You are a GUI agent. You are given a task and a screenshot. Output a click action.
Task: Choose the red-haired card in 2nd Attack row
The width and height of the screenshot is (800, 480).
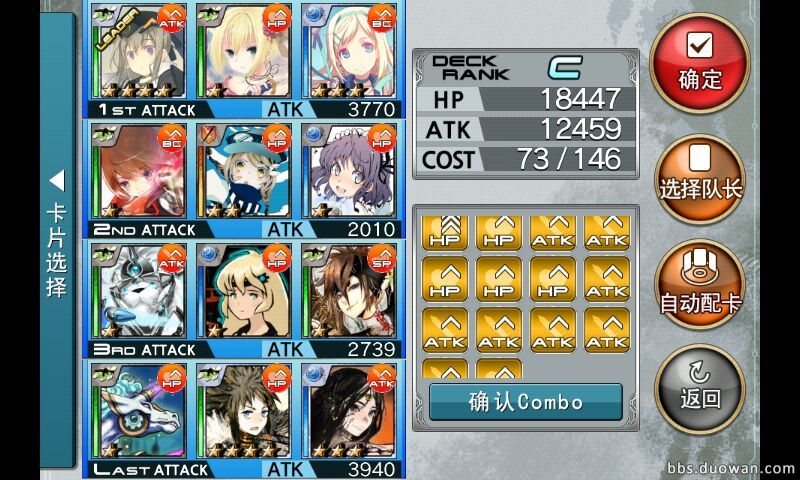point(138,171)
